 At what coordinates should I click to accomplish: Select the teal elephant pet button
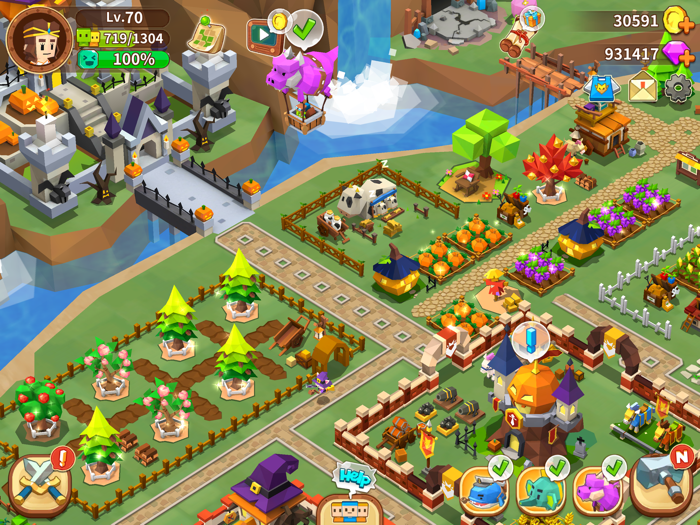point(541,490)
